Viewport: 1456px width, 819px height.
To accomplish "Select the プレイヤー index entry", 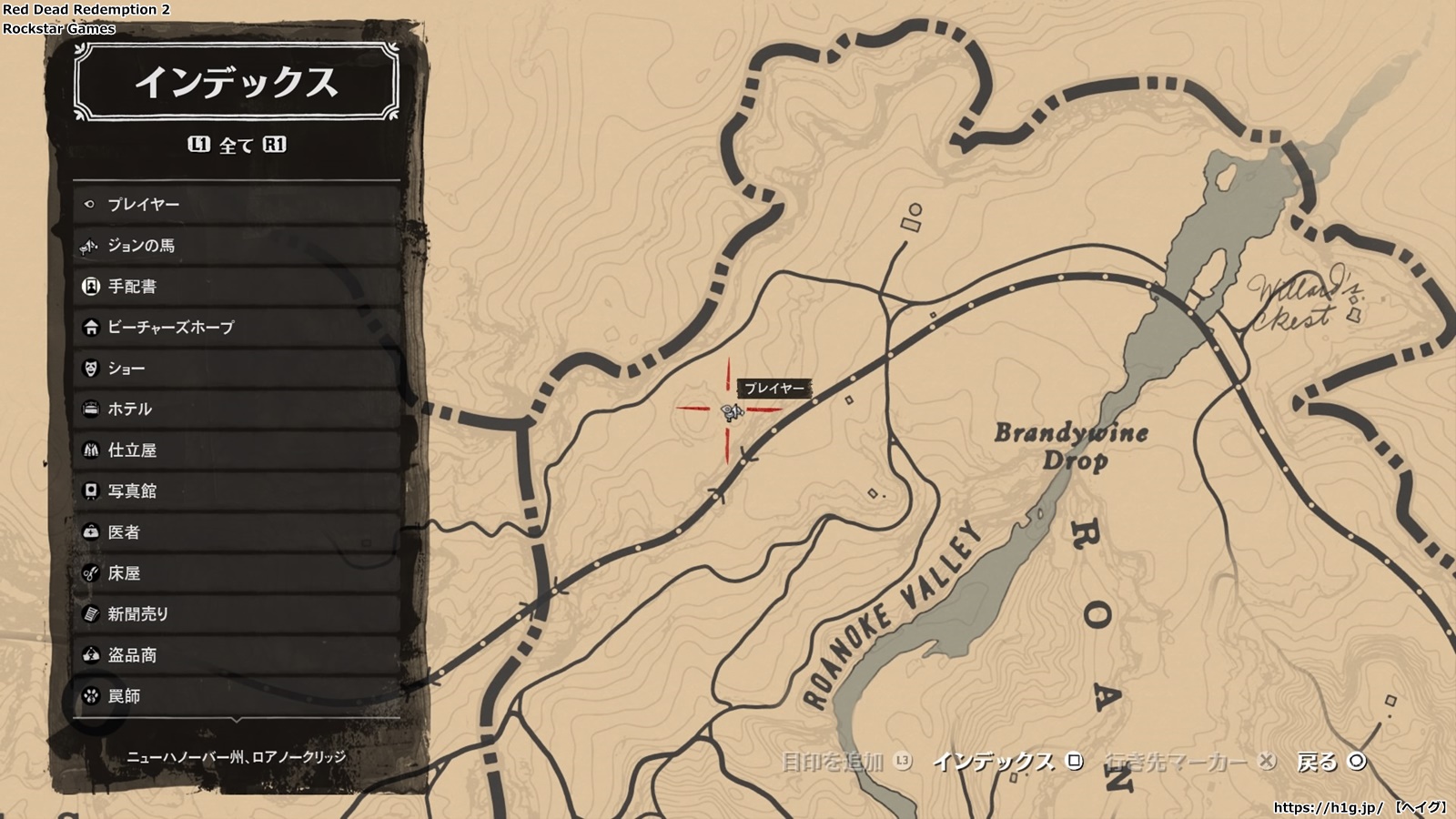I will [237, 205].
